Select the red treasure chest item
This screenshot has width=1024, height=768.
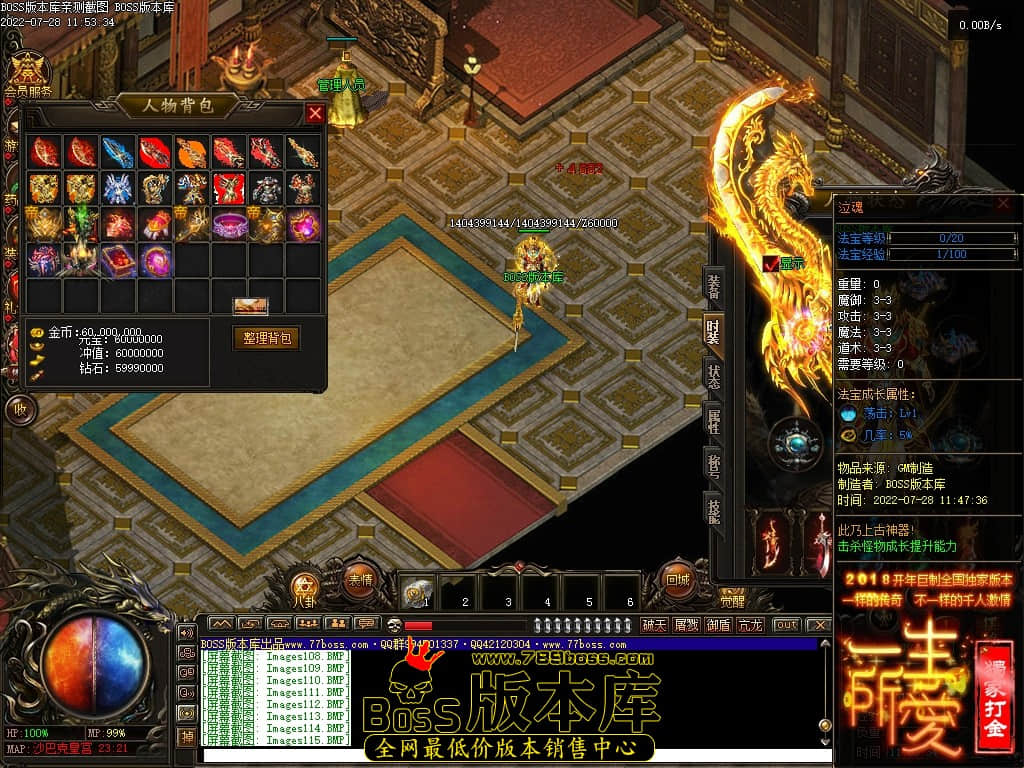click(x=118, y=260)
